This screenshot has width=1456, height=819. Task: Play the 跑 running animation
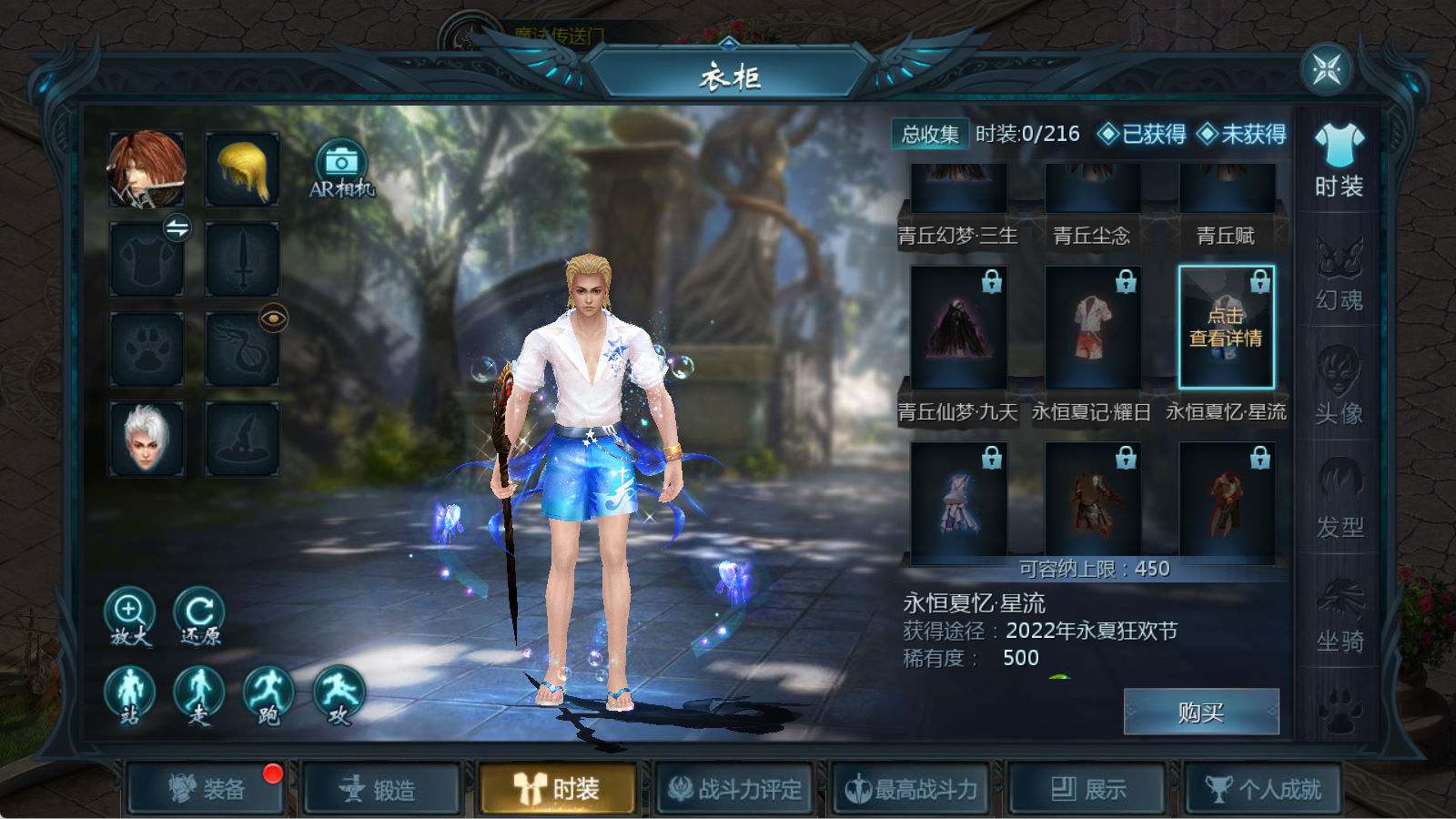pos(268,695)
